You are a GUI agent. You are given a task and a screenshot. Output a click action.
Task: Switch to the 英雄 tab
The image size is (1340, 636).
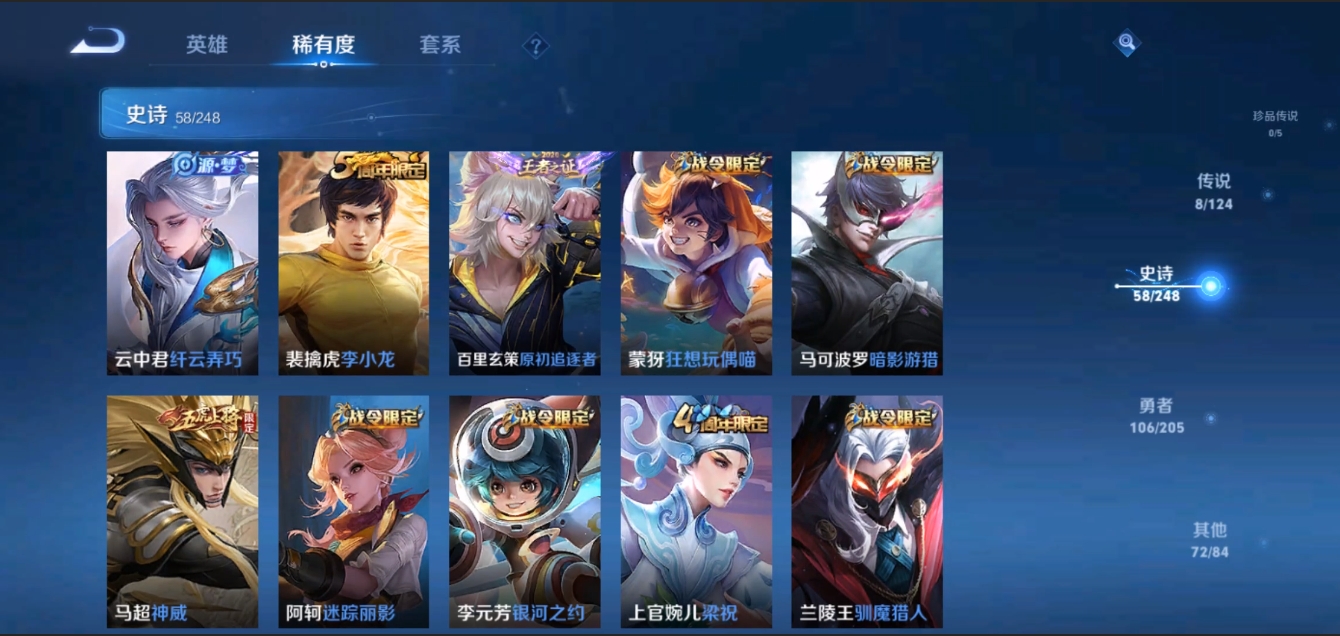[x=207, y=45]
